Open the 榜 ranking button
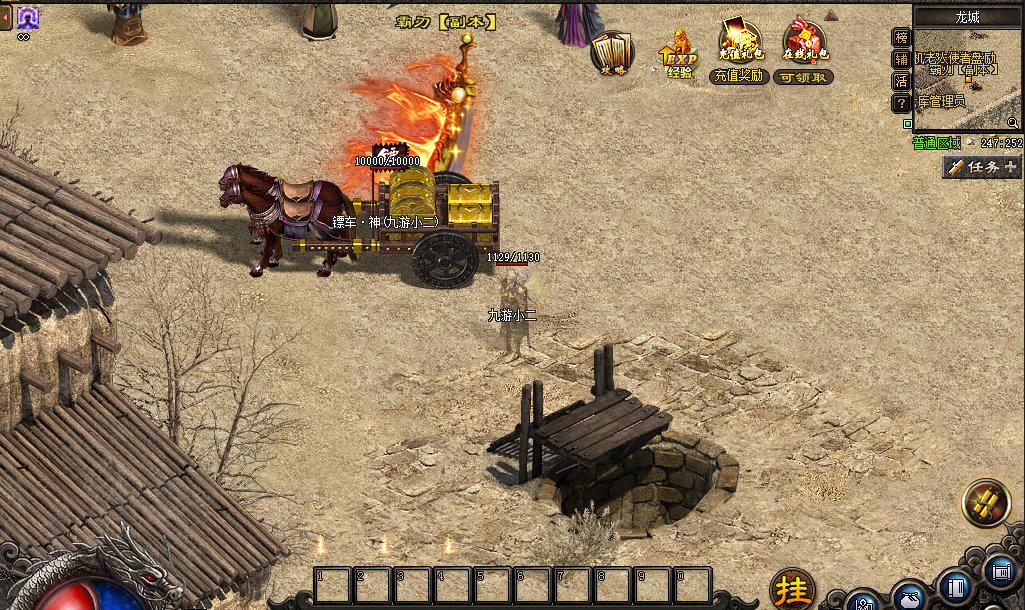This screenshot has width=1025, height=610. [x=901, y=38]
